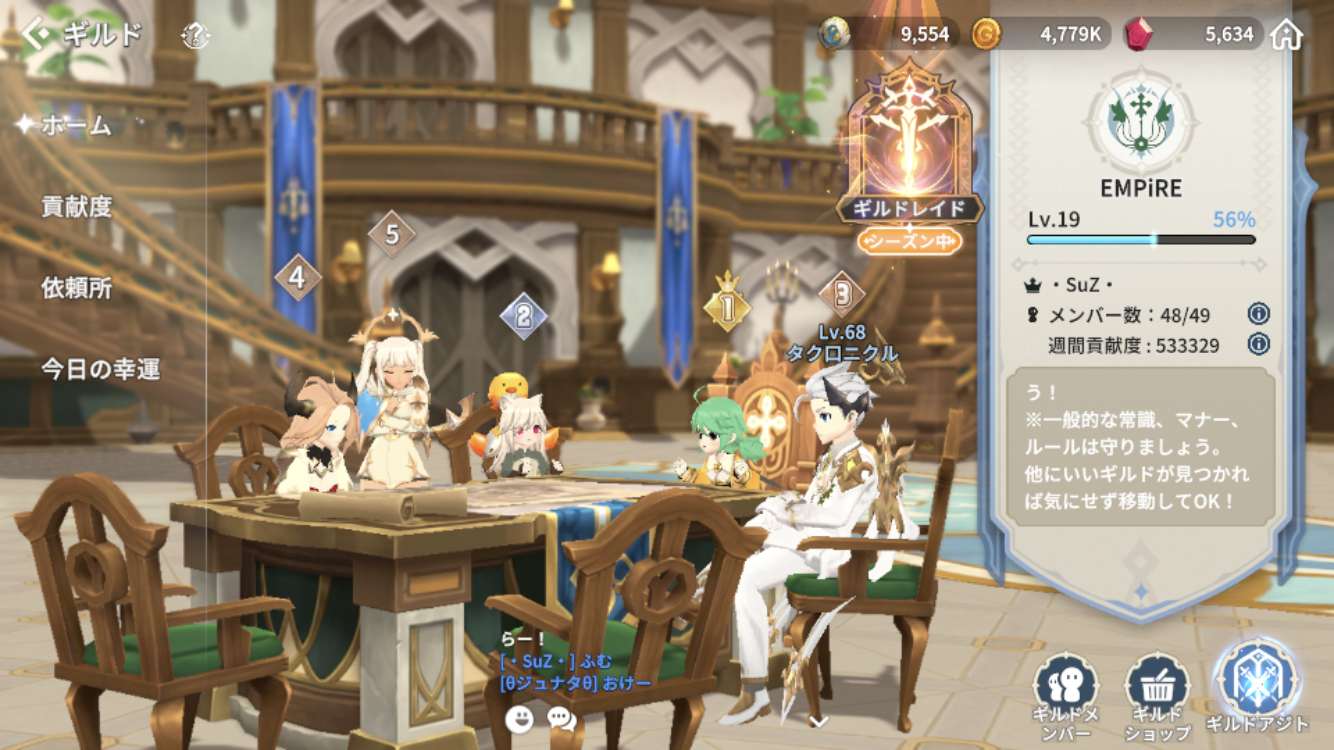Tap the gold coin currency counter
The image size is (1334, 750).
[1040, 35]
